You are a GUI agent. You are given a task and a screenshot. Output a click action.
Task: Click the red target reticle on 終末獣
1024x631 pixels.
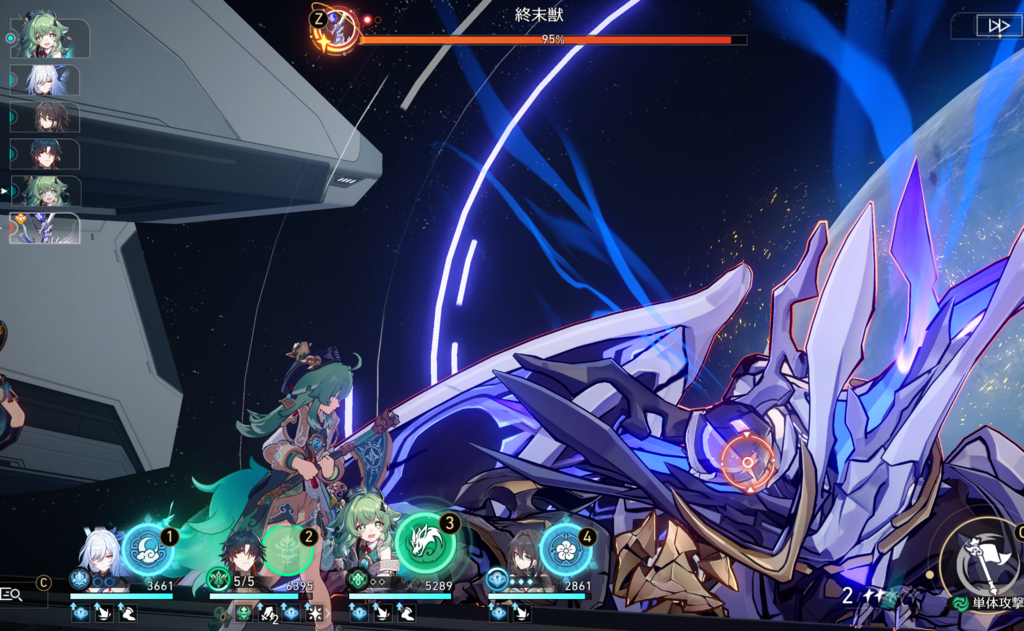(x=748, y=461)
